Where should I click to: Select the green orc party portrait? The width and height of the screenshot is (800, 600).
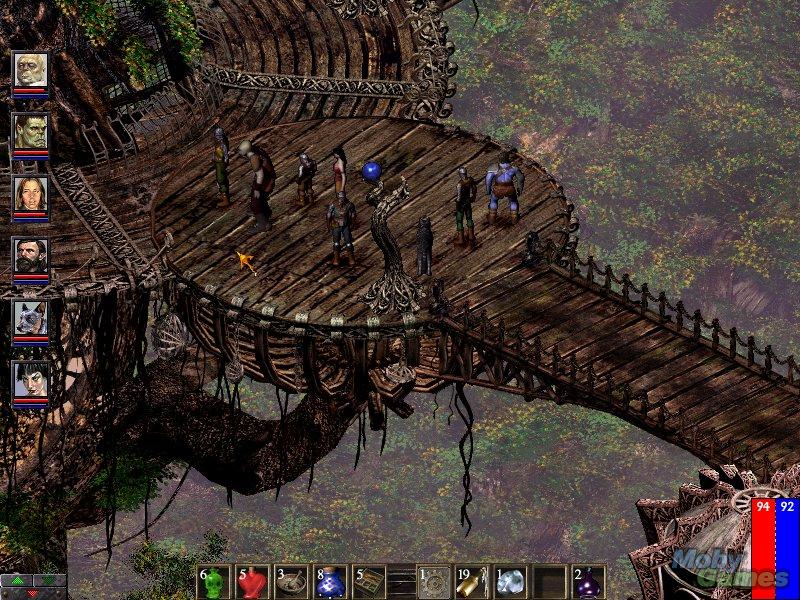31,132
